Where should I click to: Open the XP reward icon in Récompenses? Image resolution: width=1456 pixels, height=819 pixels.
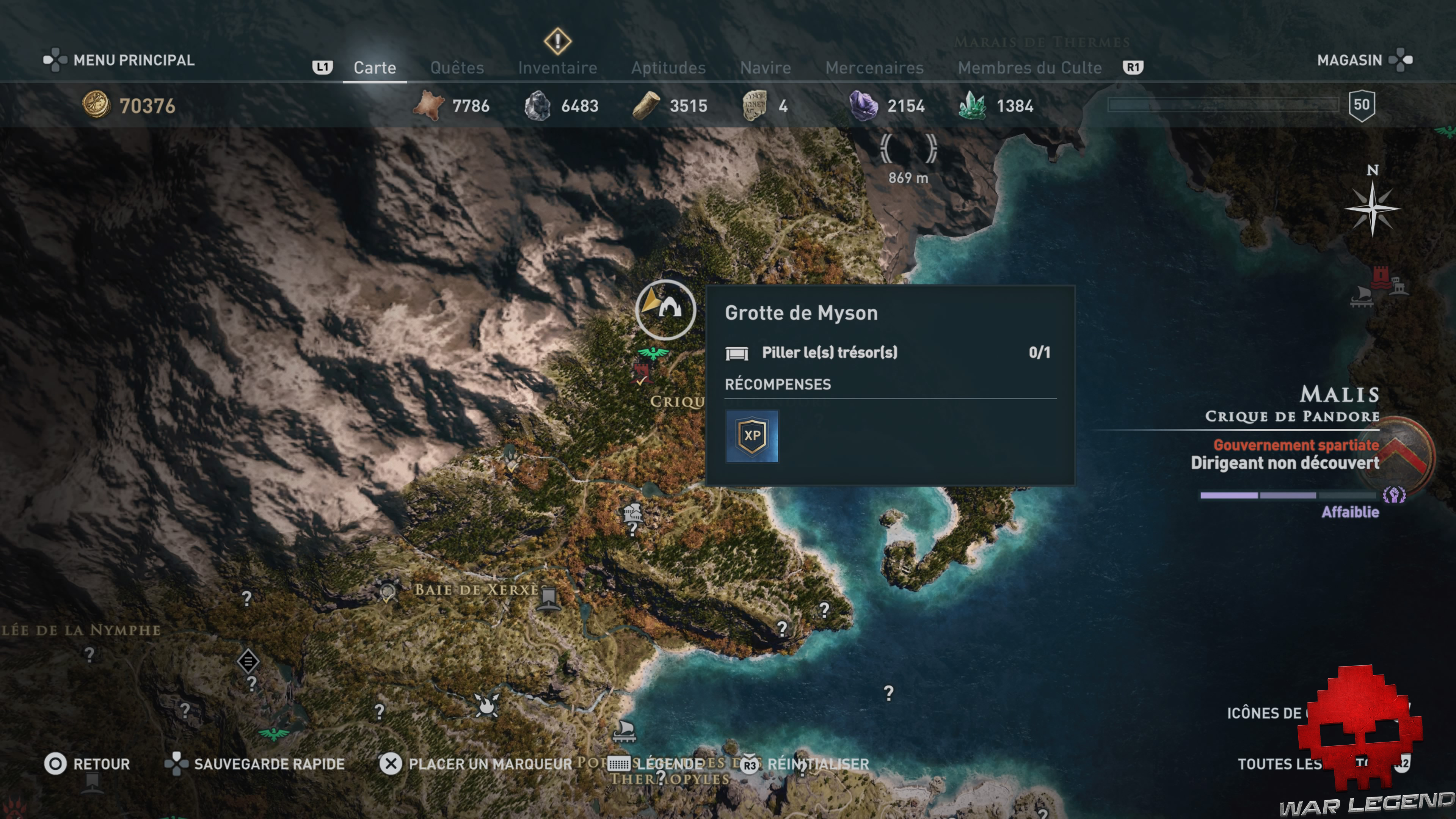pos(752,435)
